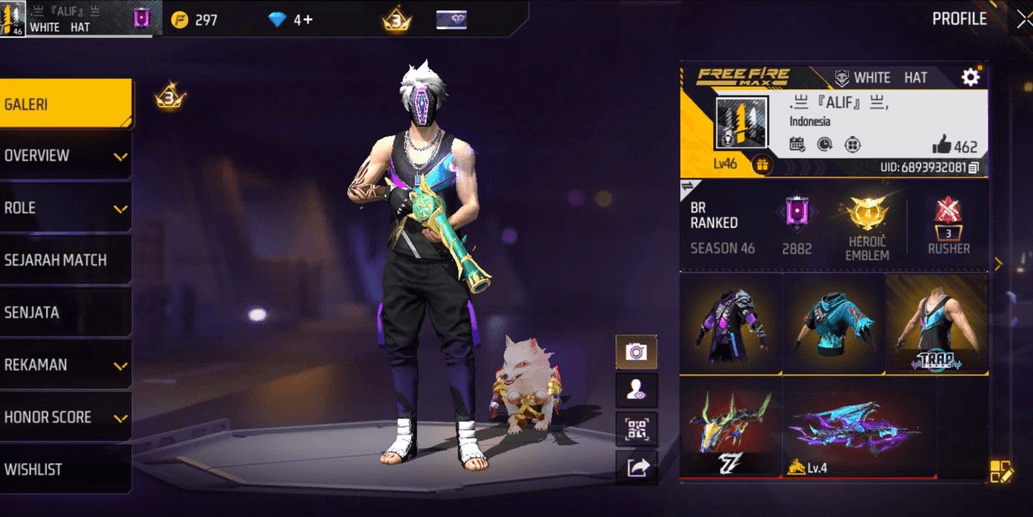Screen dimensions: 1033x517
Task: Close the profile screen
Action: click(x=1022, y=19)
